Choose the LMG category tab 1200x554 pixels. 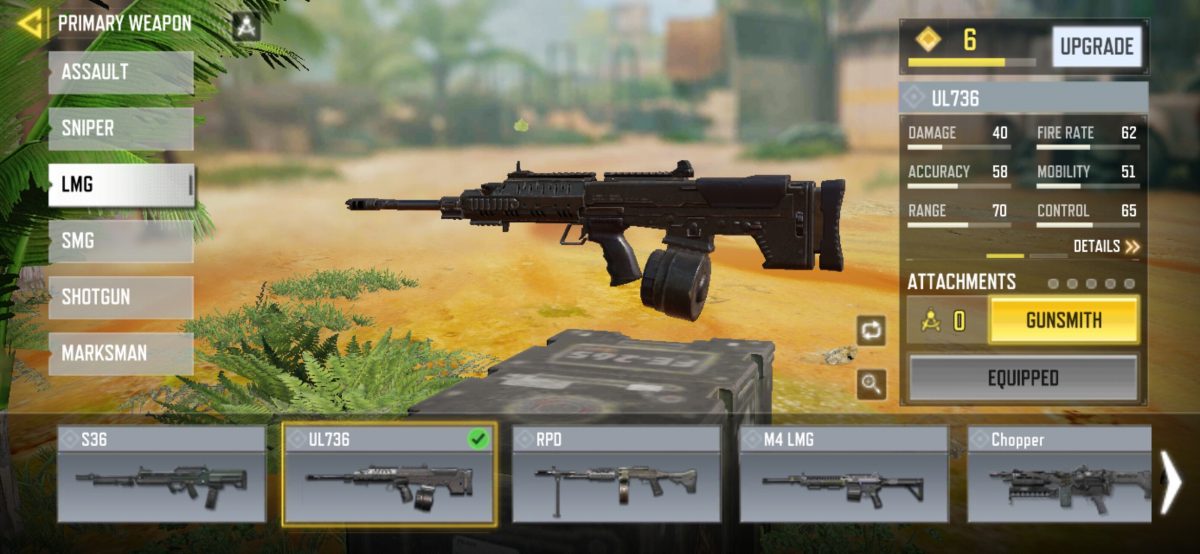coord(120,185)
